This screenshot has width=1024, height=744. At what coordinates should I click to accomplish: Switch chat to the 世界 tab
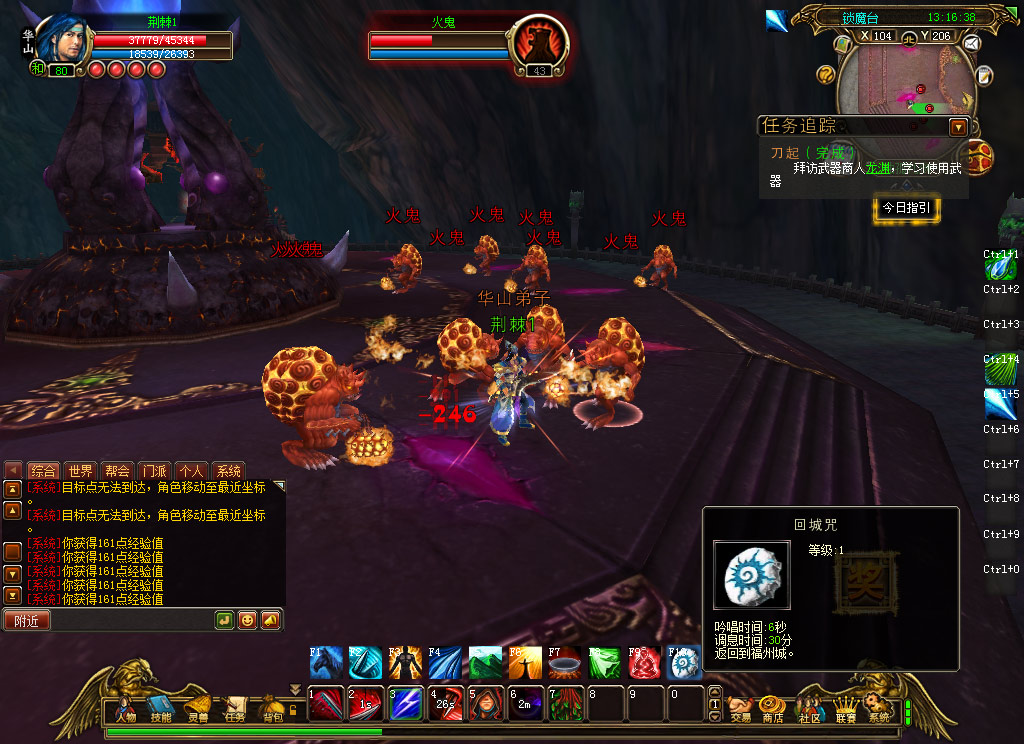point(81,471)
